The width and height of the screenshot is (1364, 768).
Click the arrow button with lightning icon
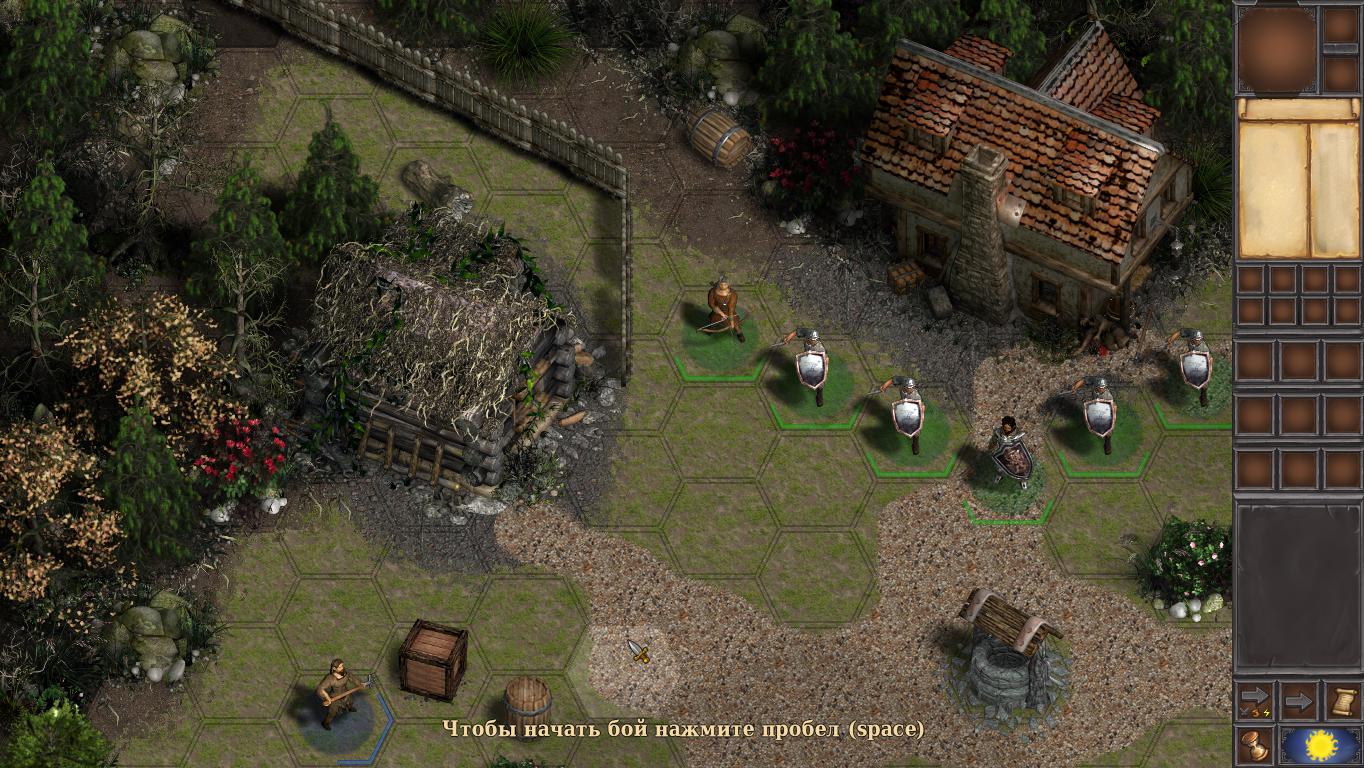(x=1255, y=701)
